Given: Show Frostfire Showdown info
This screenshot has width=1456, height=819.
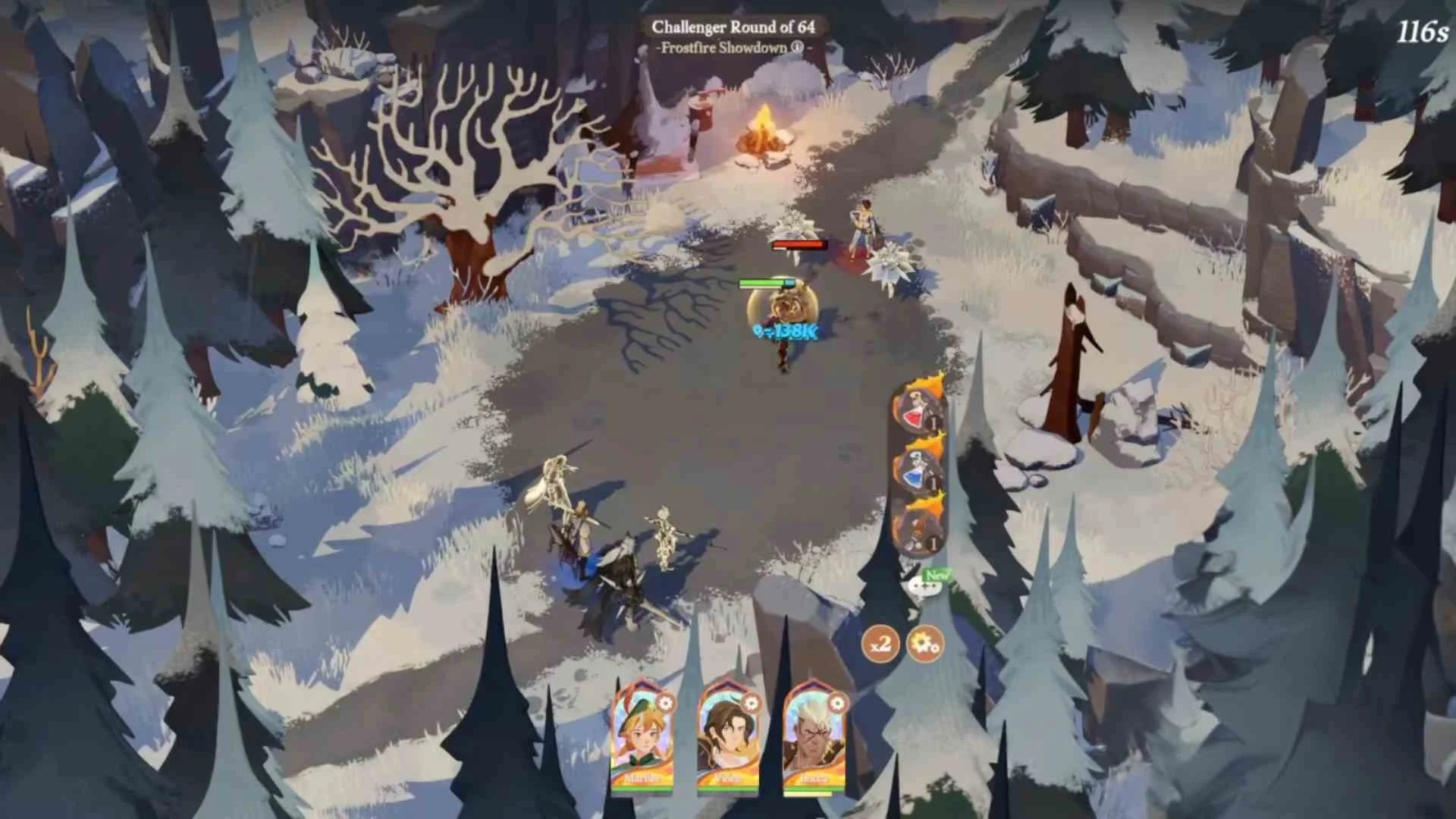Looking at the screenshot, I should 797,47.
